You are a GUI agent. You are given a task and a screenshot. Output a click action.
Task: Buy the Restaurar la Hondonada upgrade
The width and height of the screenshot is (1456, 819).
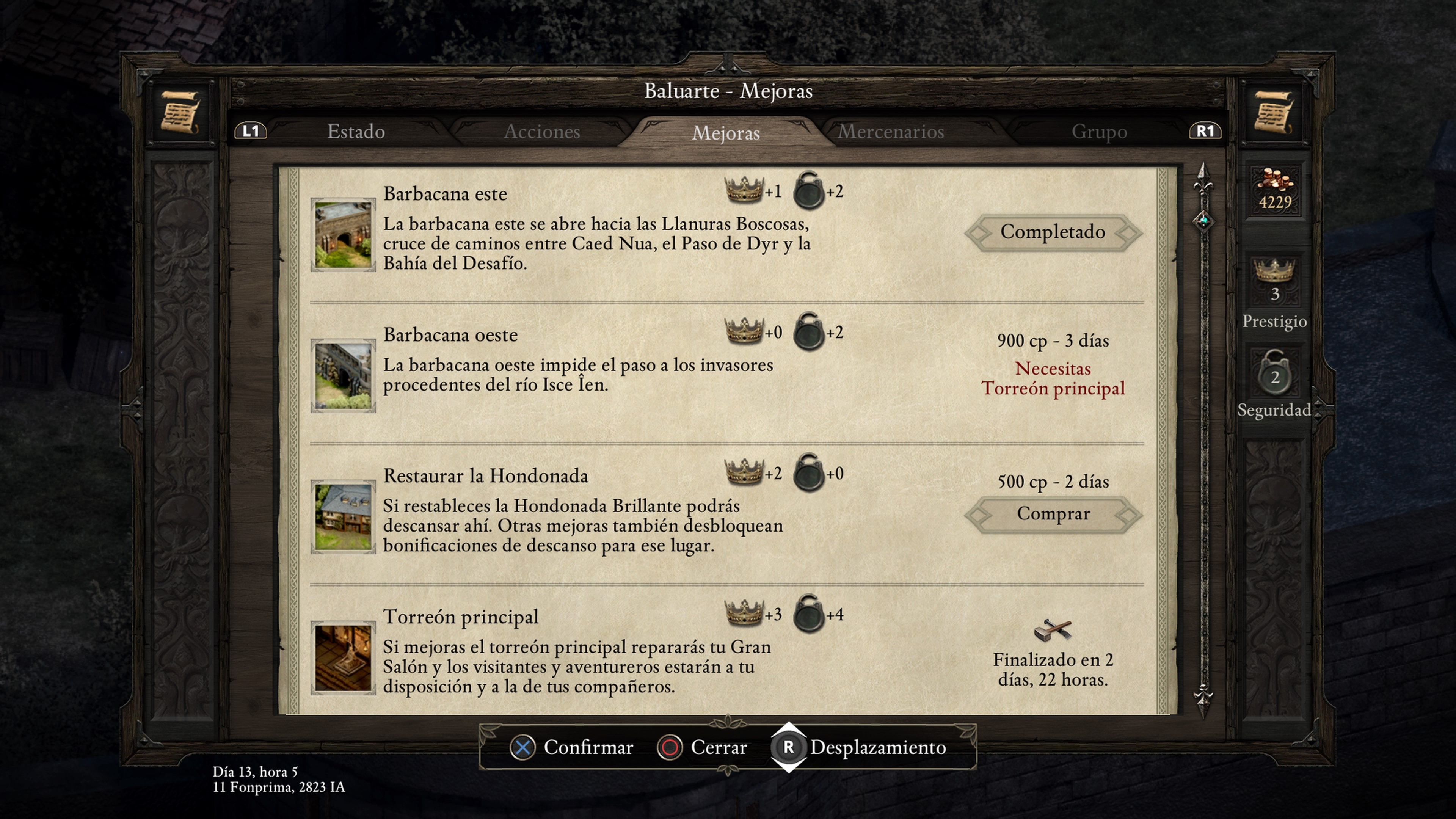pos(1053,514)
